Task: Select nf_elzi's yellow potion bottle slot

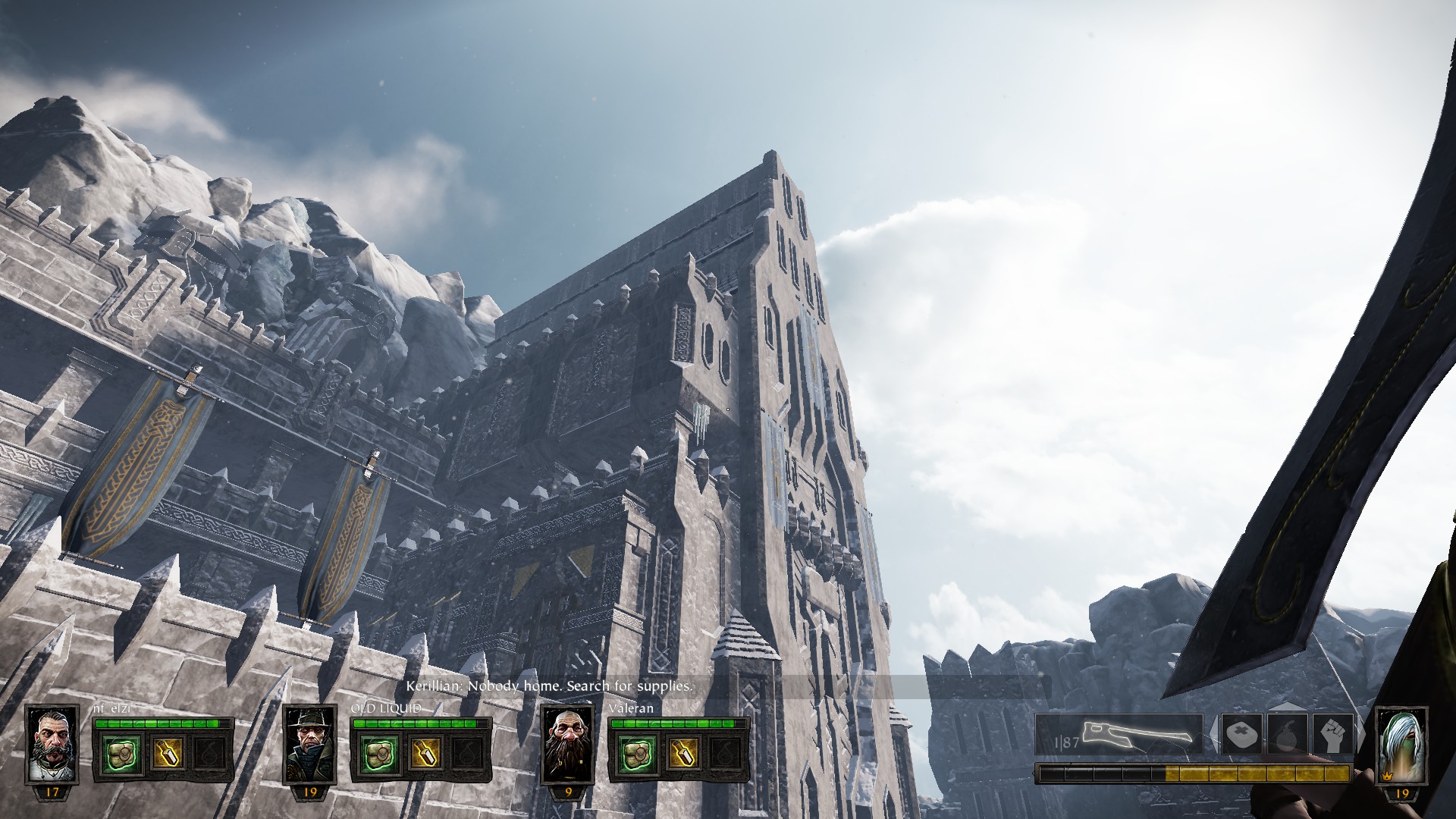Action: tap(166, 752)
